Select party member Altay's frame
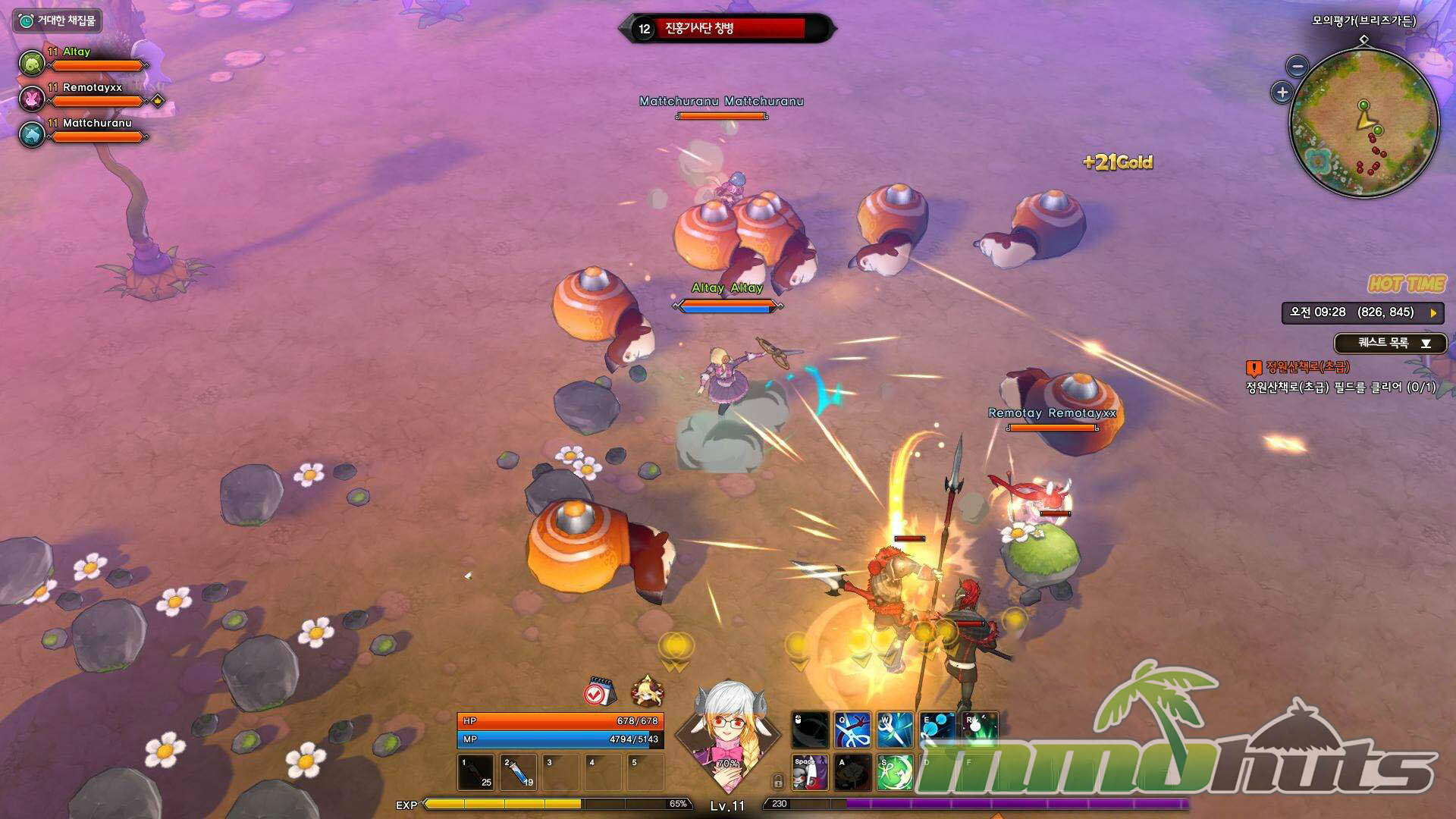 click(x=82, y=59)
